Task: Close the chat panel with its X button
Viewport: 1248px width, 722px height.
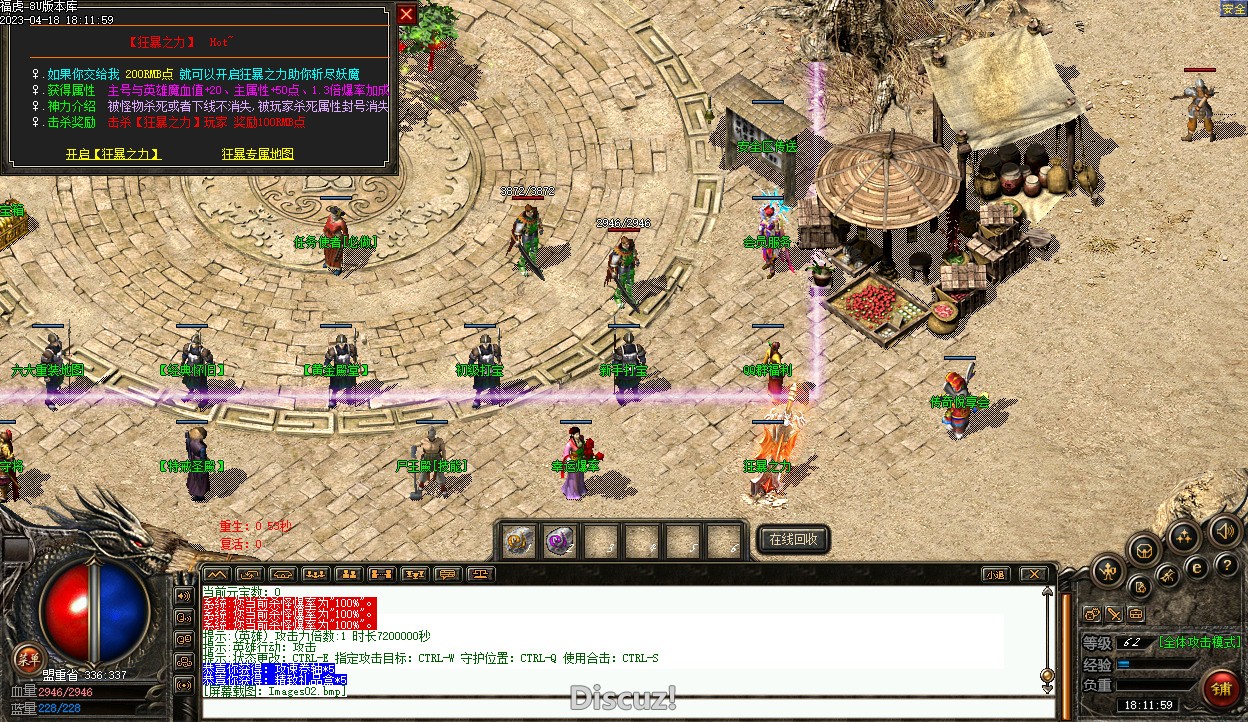Action: 1033,574
